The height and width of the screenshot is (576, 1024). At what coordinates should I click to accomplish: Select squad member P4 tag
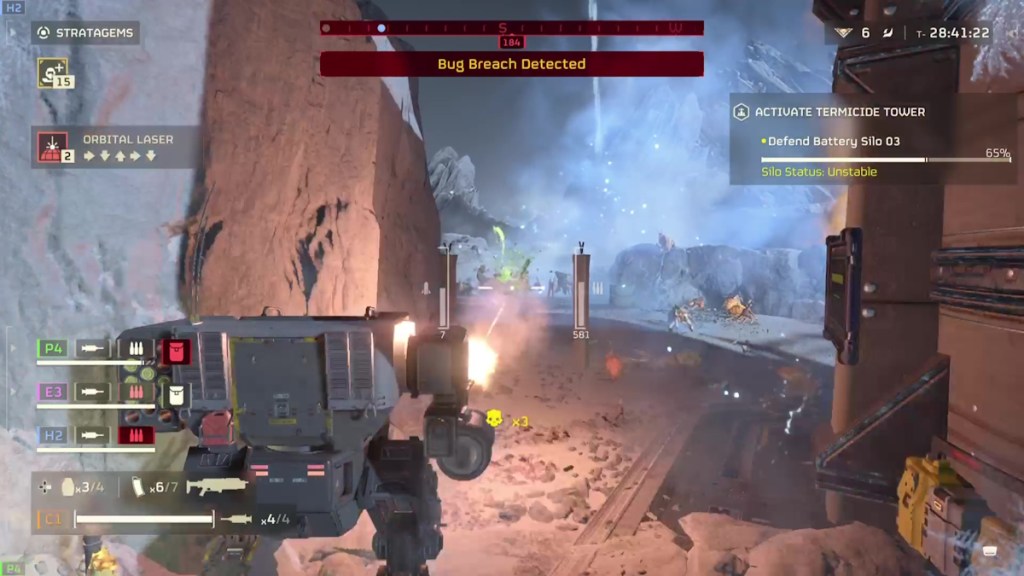tap(52, 349)
